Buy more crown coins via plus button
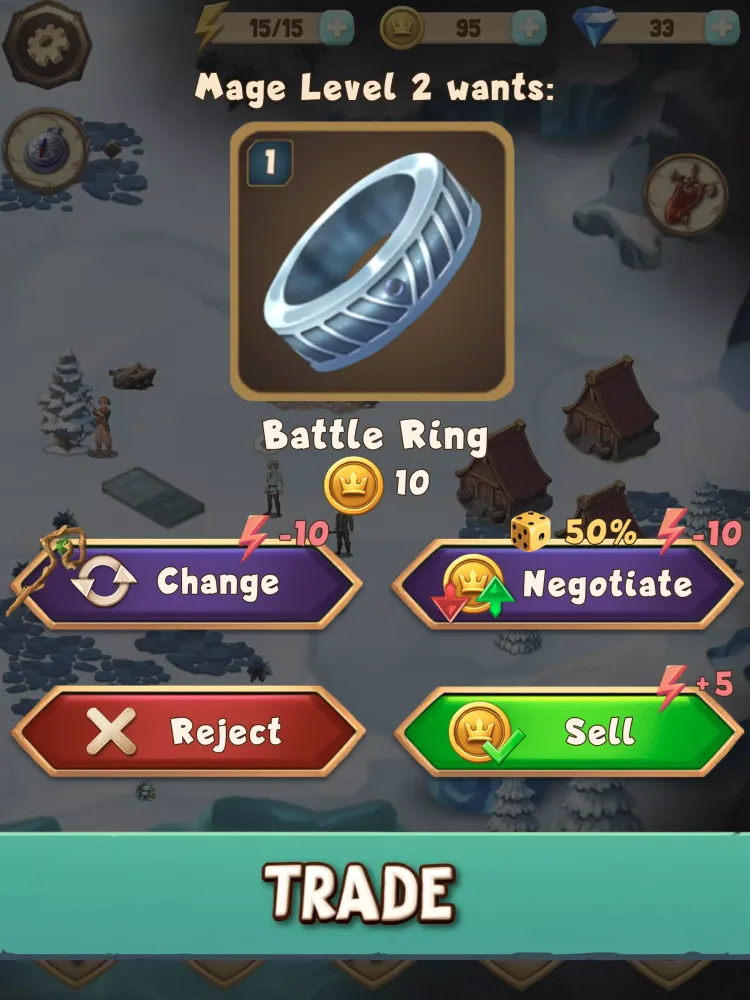The height and width of the screenshot is (1000, 750). [x=529, y=28]
